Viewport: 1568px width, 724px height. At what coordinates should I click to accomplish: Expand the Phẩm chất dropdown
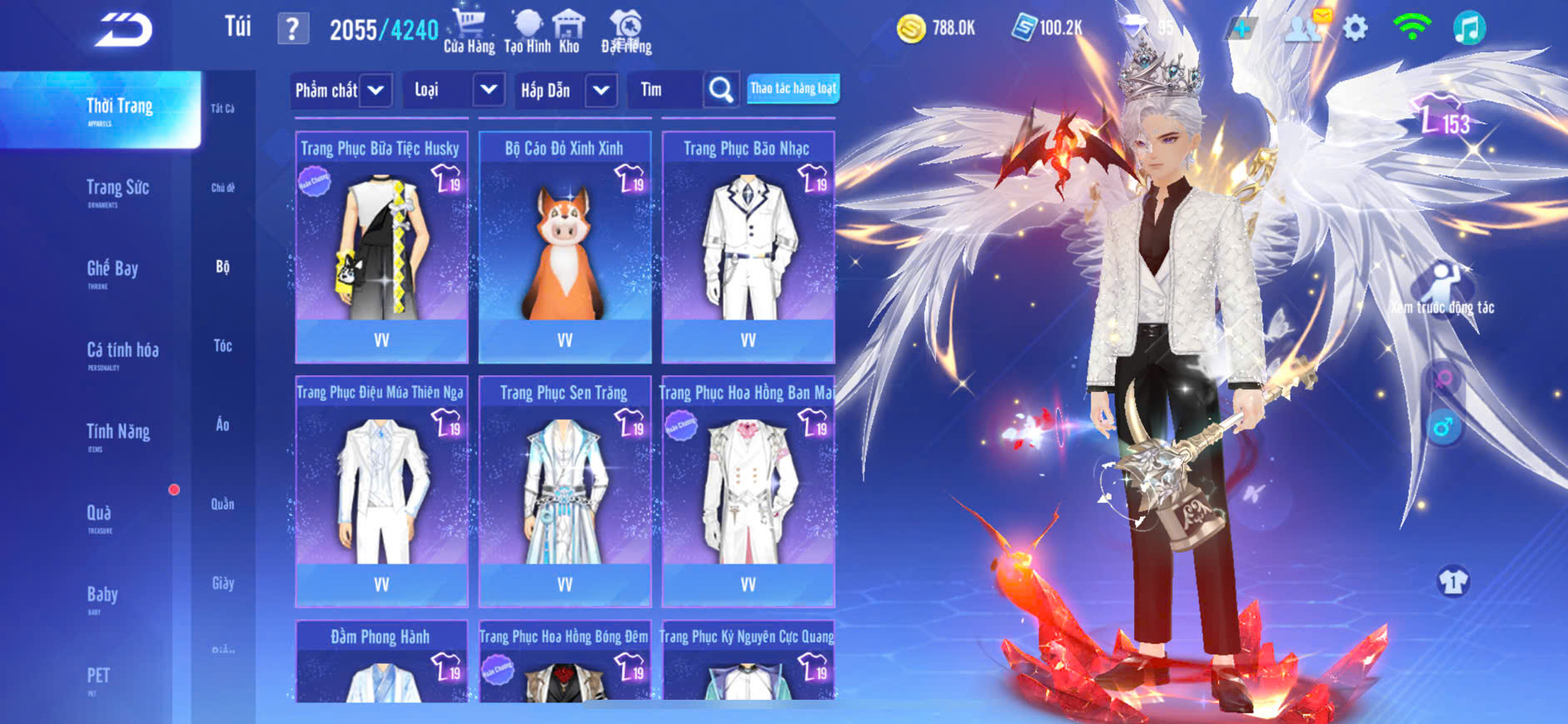[376, 90]
